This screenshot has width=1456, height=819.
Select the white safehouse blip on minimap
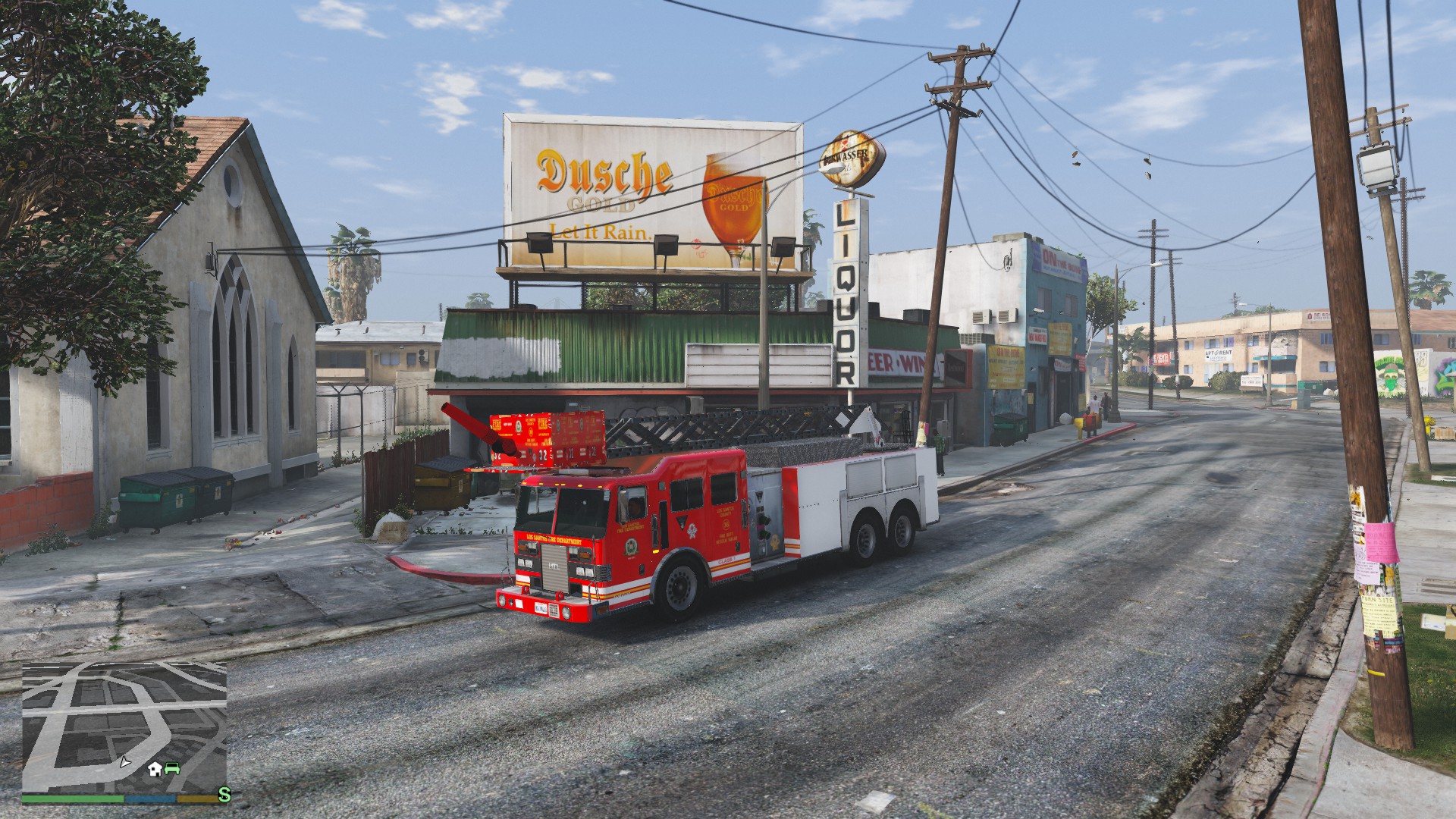click(x=155, y=769)
